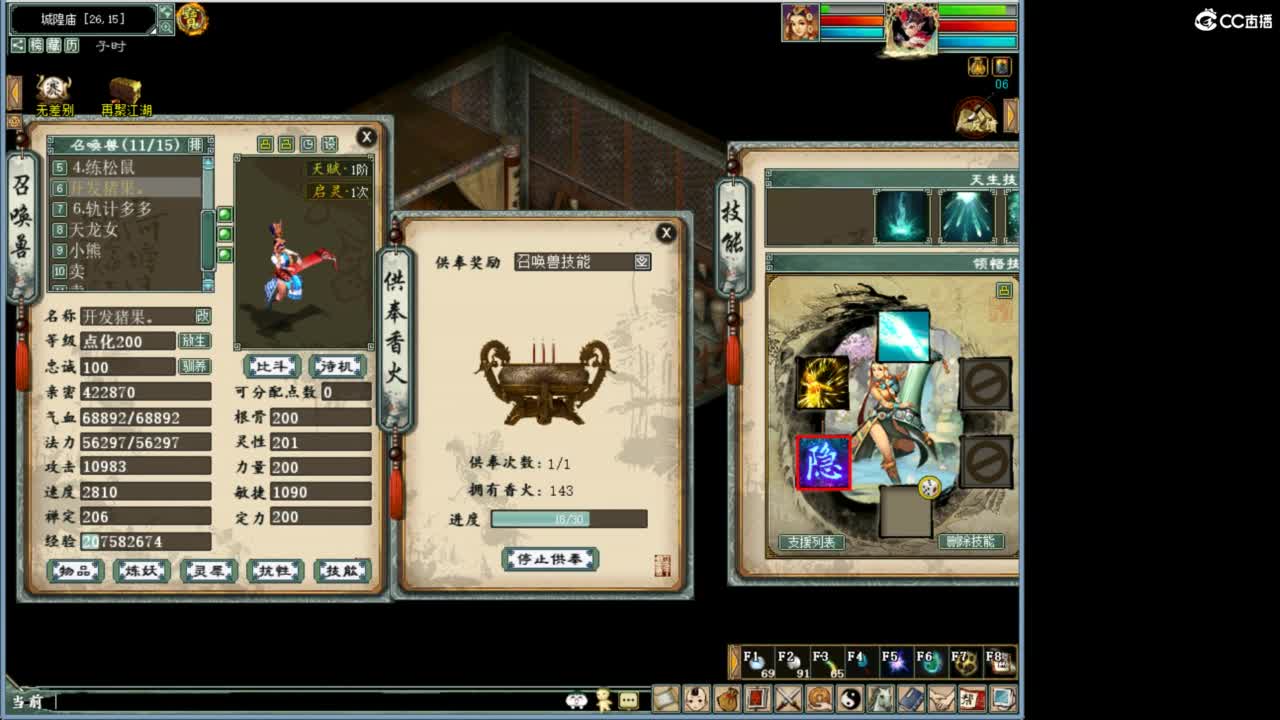The height and width of the screenshot is (720, 1280).
Task: Click the pet list scroll-down arrow
Action: (207, 284)
